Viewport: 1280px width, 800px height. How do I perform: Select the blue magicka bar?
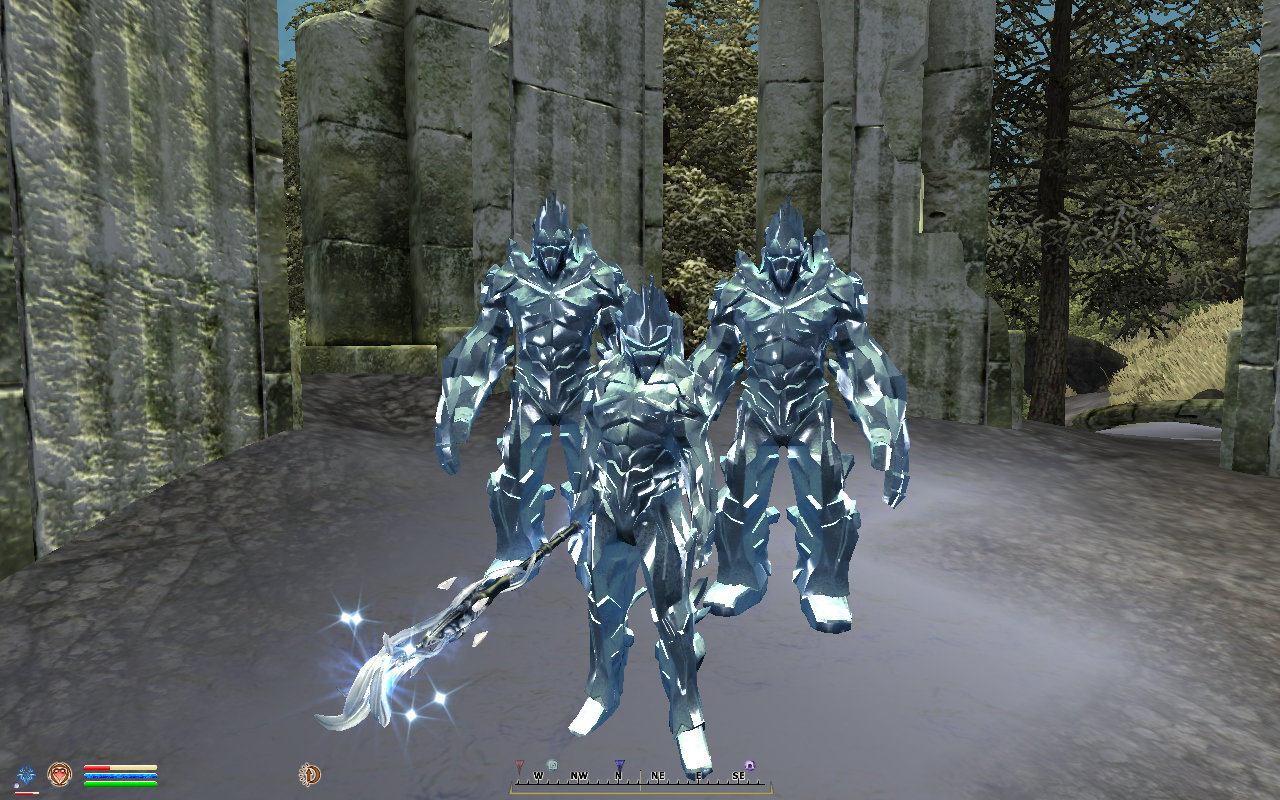(x=120, y=775)
